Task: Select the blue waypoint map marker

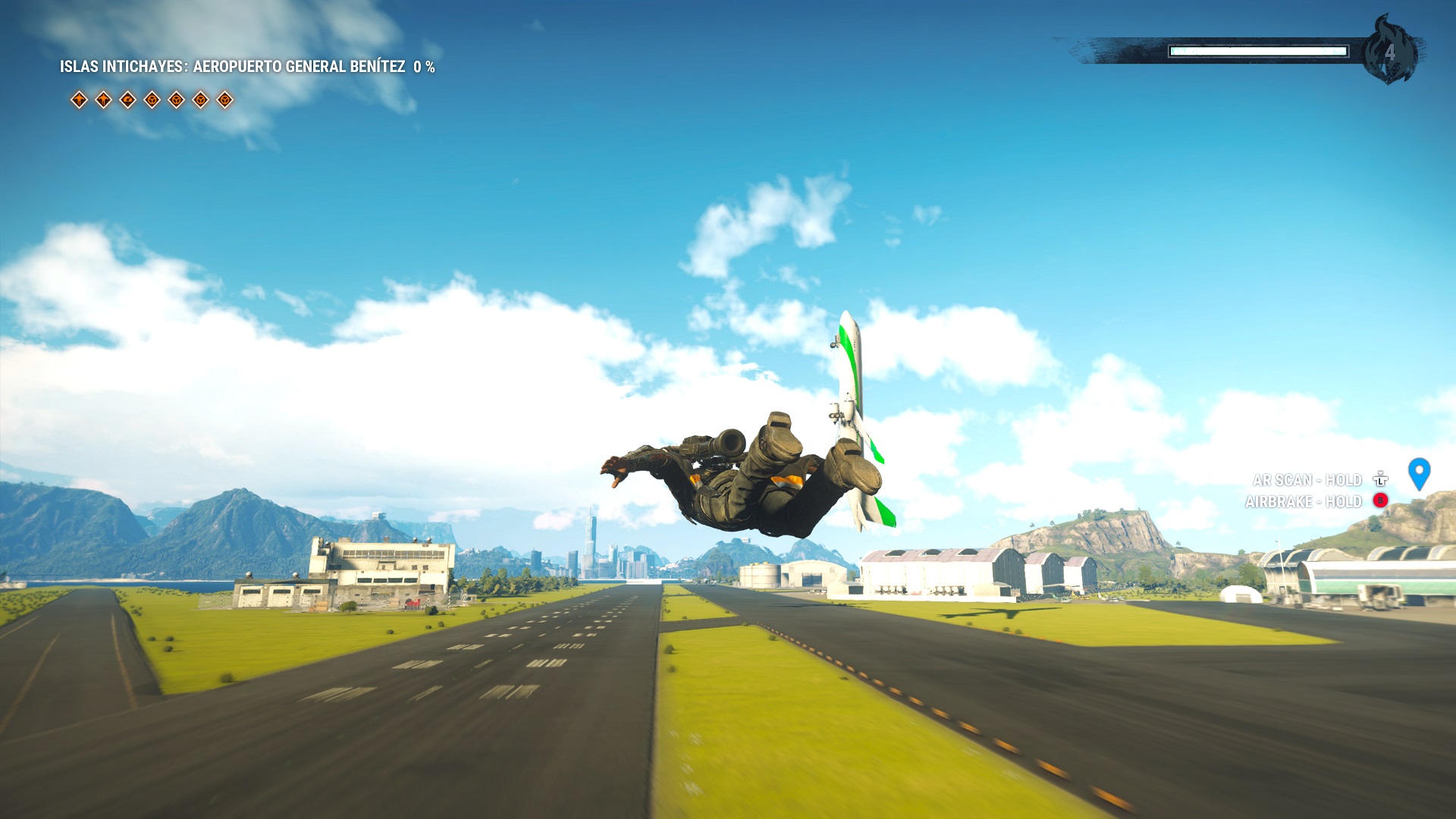Action: click(1419, 472)
